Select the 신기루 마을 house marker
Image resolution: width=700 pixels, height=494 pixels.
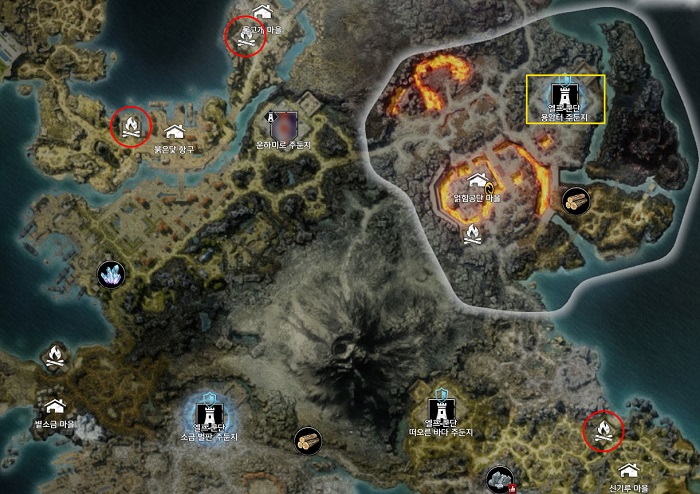628,470
